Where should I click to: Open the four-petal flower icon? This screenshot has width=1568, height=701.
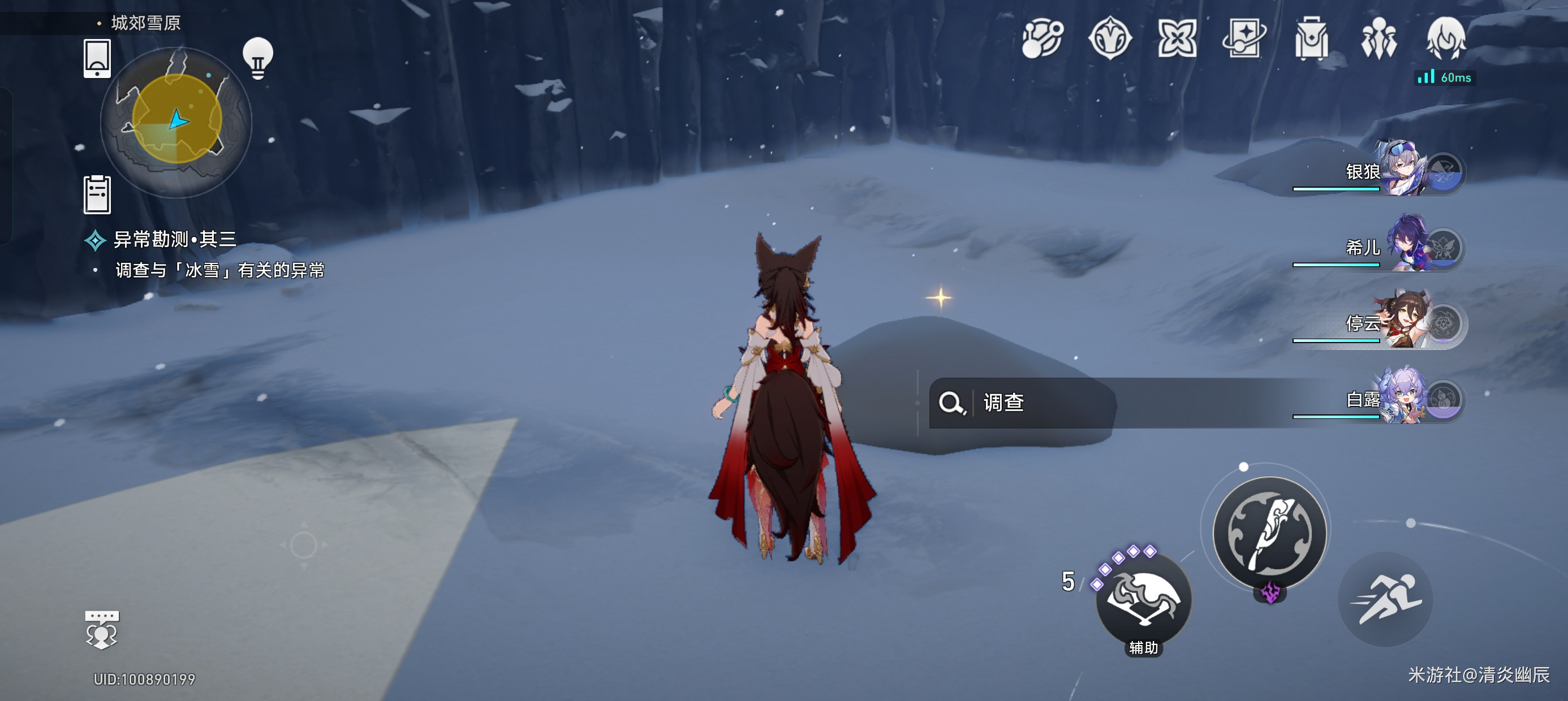[1177, 38]
